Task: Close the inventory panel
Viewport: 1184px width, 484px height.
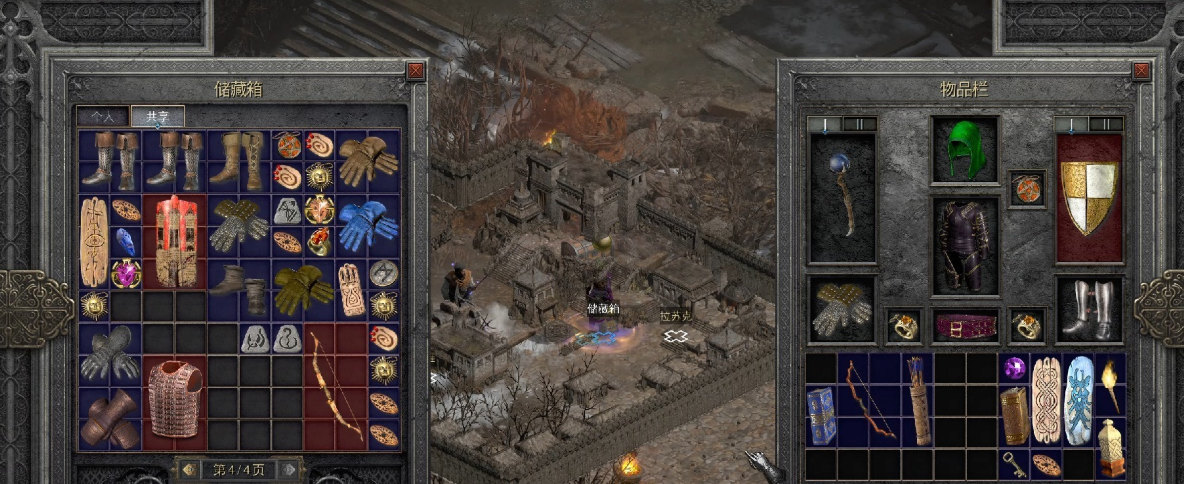Action: pos(1141,71)
